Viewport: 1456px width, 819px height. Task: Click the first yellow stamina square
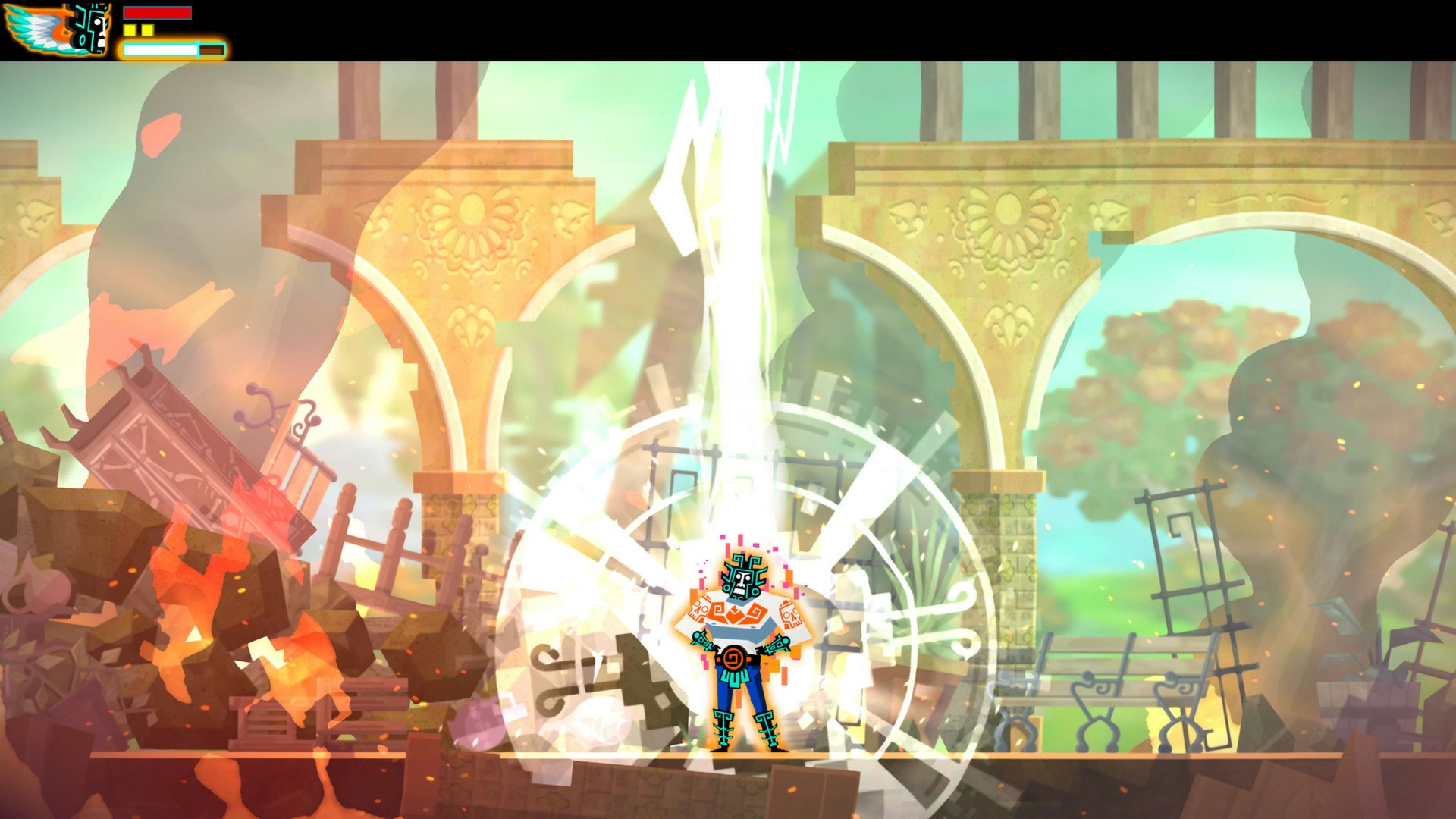point(130,30)
